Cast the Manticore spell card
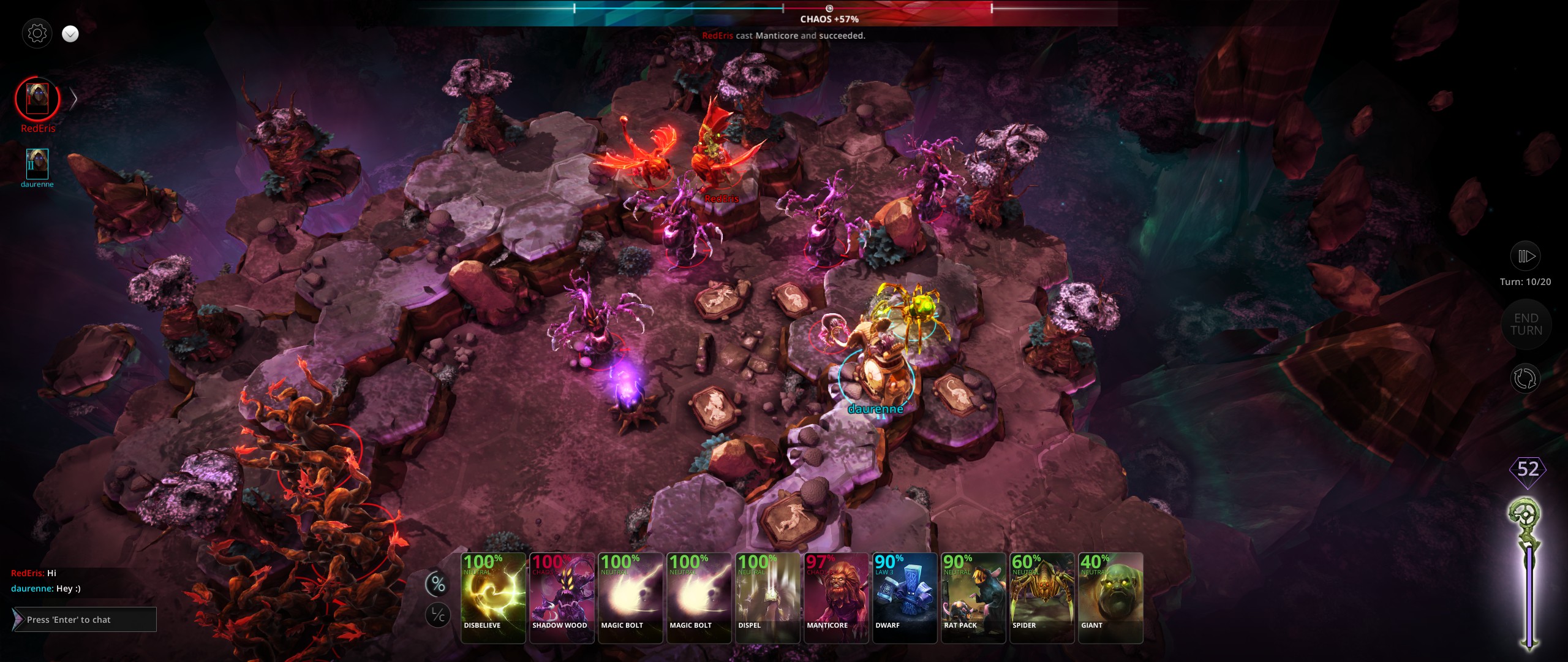This screenshot has width=1568, height=662. (836, 598)
